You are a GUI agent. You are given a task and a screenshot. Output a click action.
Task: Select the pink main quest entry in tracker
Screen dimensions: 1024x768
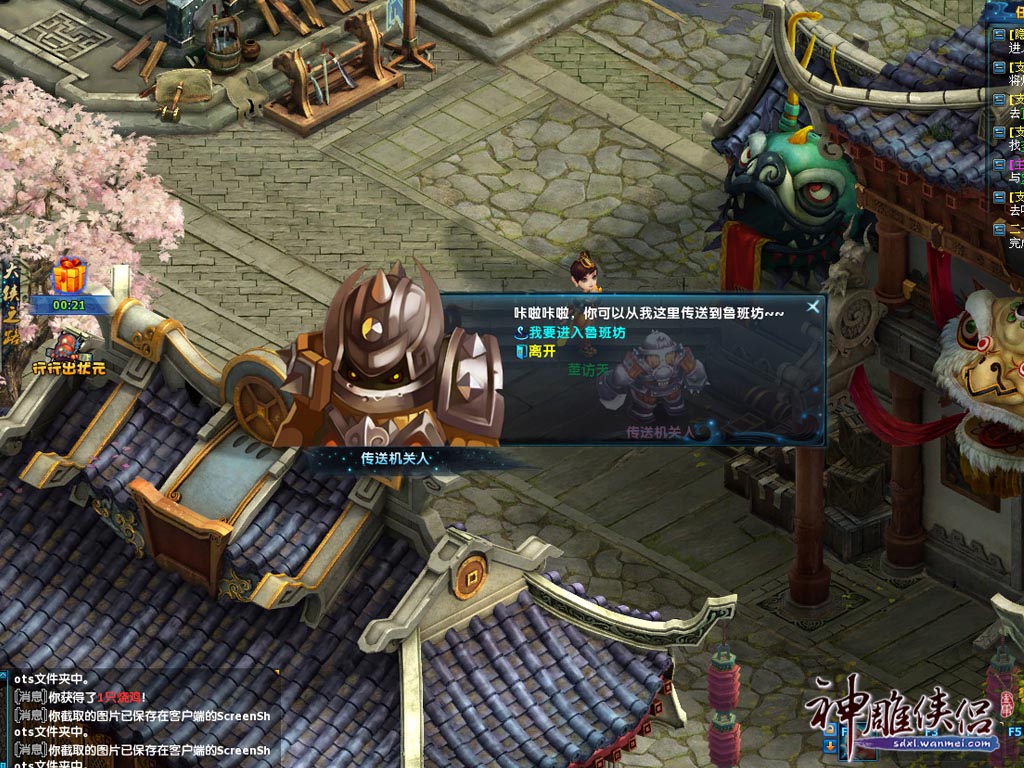pos(1010,165)
